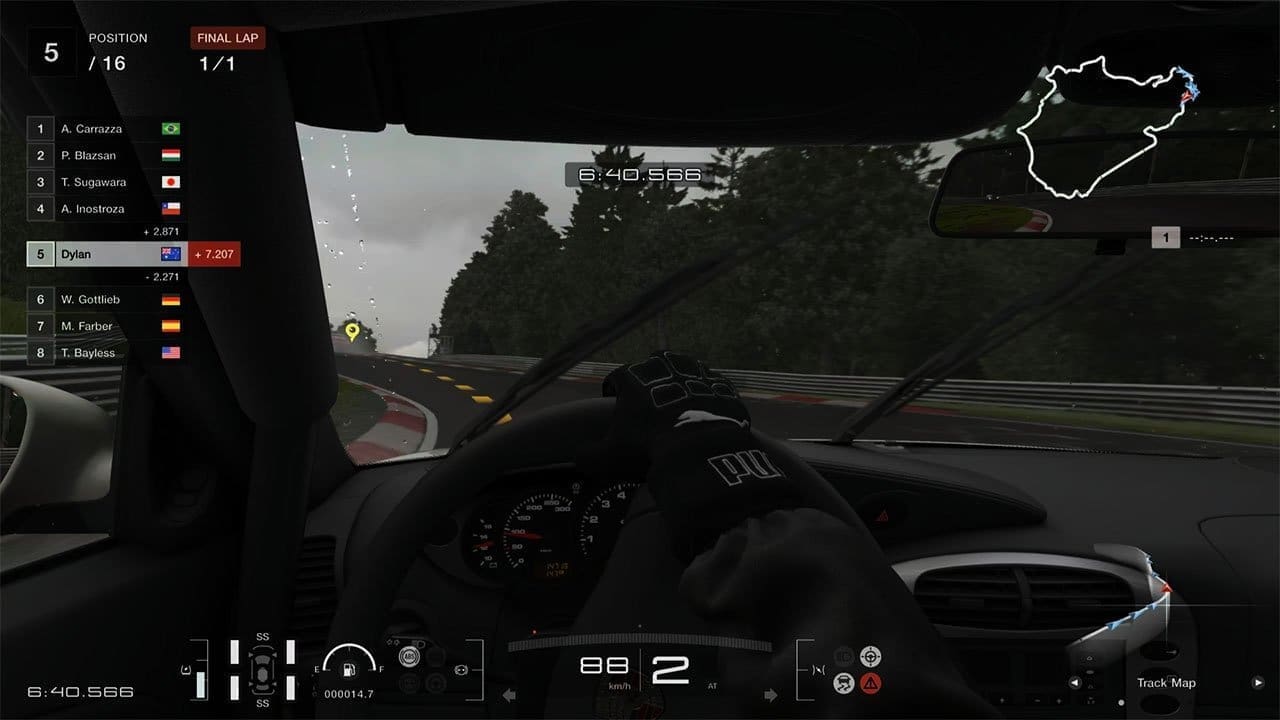Click the red hazard warning triangle icon

[870, 682]
